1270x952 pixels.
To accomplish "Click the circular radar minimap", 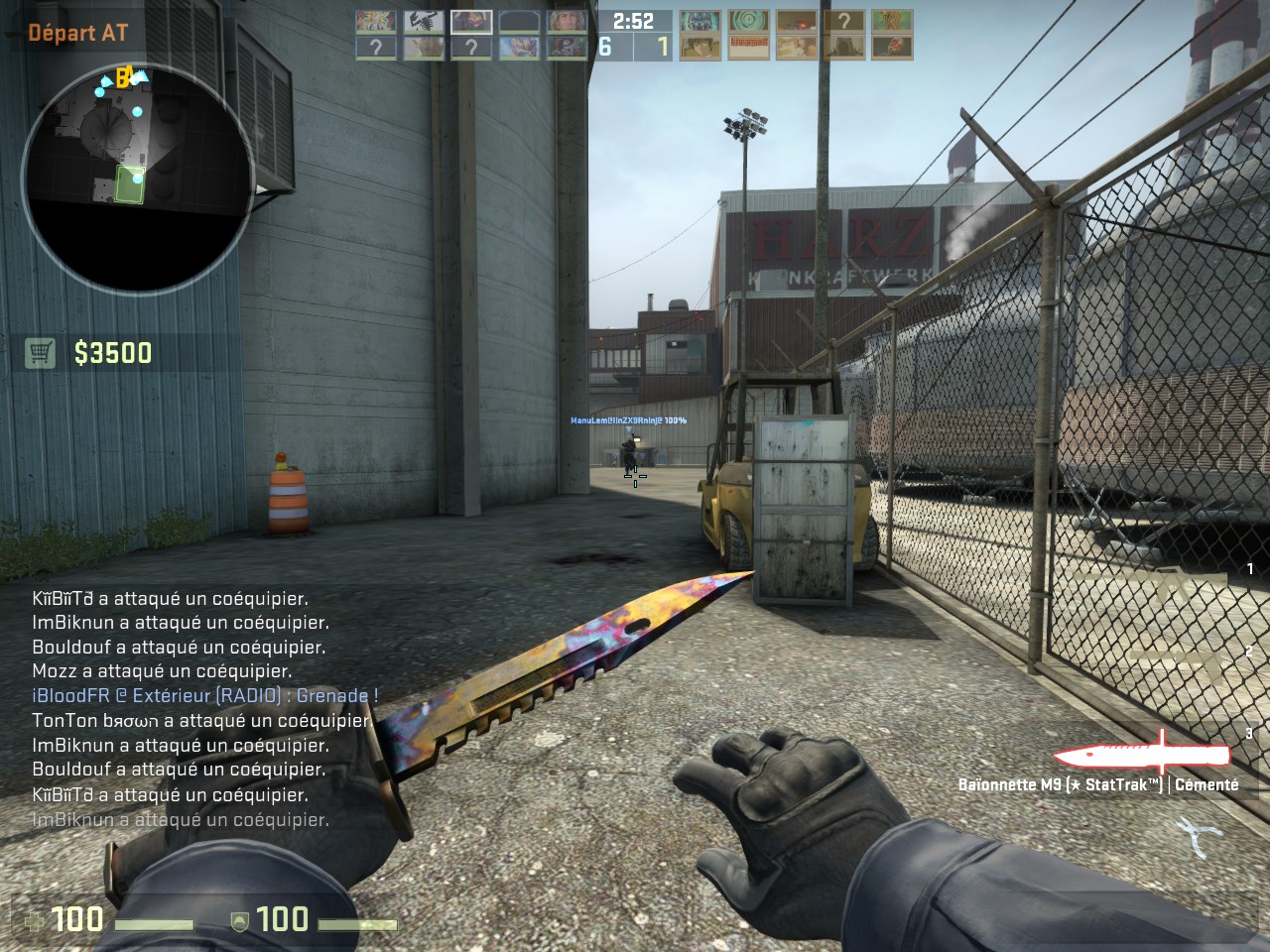I will pos(137,180).
